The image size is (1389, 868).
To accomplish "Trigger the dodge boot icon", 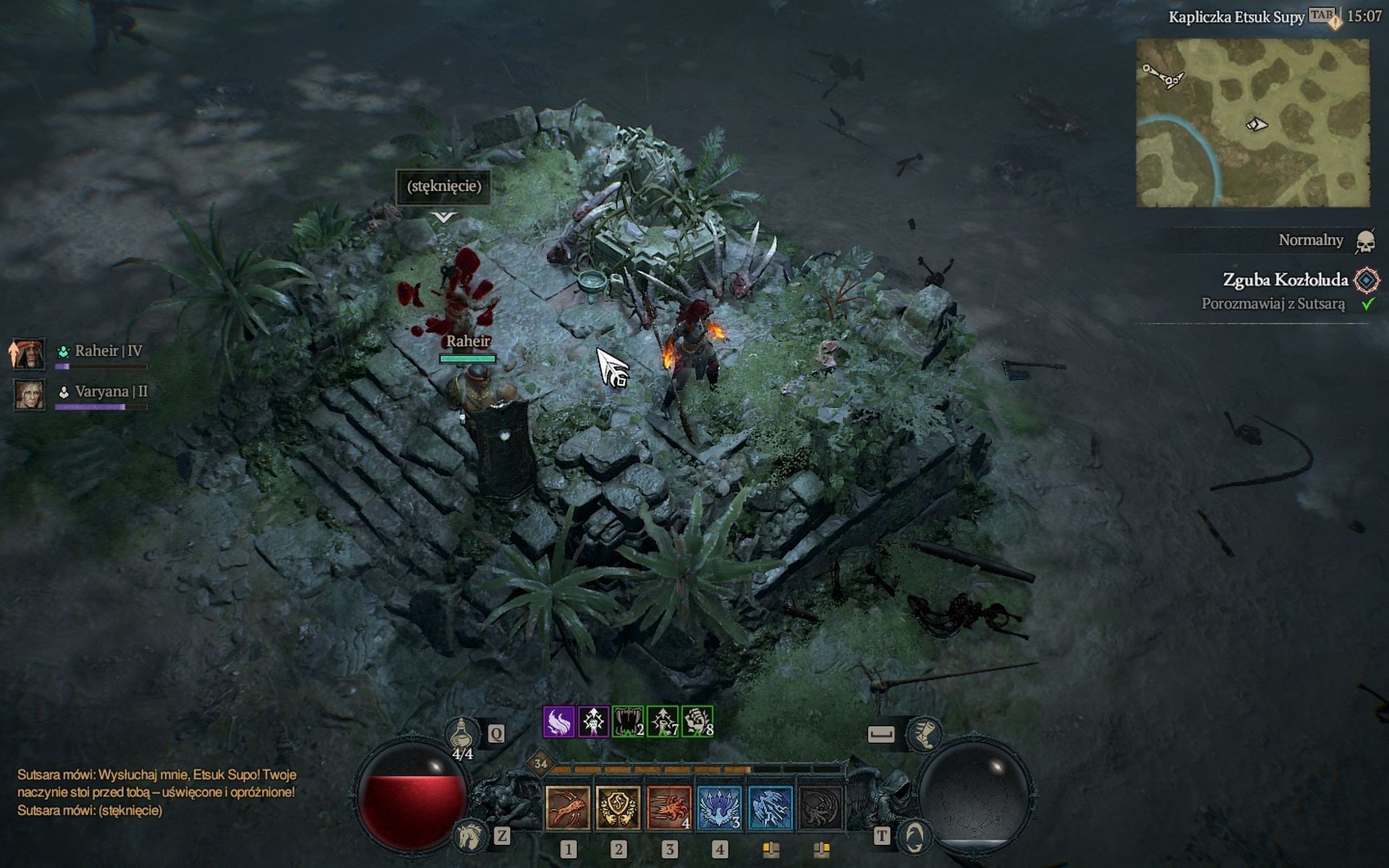I will click(924, 733).
